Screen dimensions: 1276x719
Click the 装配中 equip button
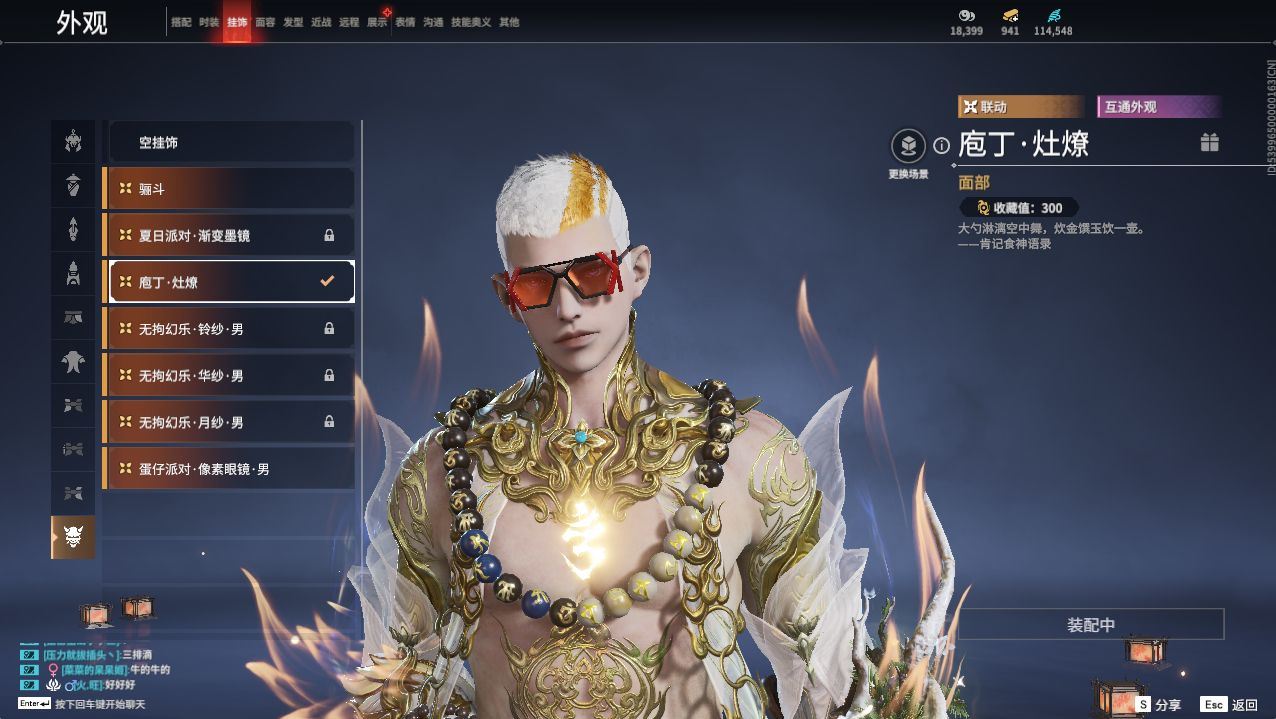(1090, 625)
